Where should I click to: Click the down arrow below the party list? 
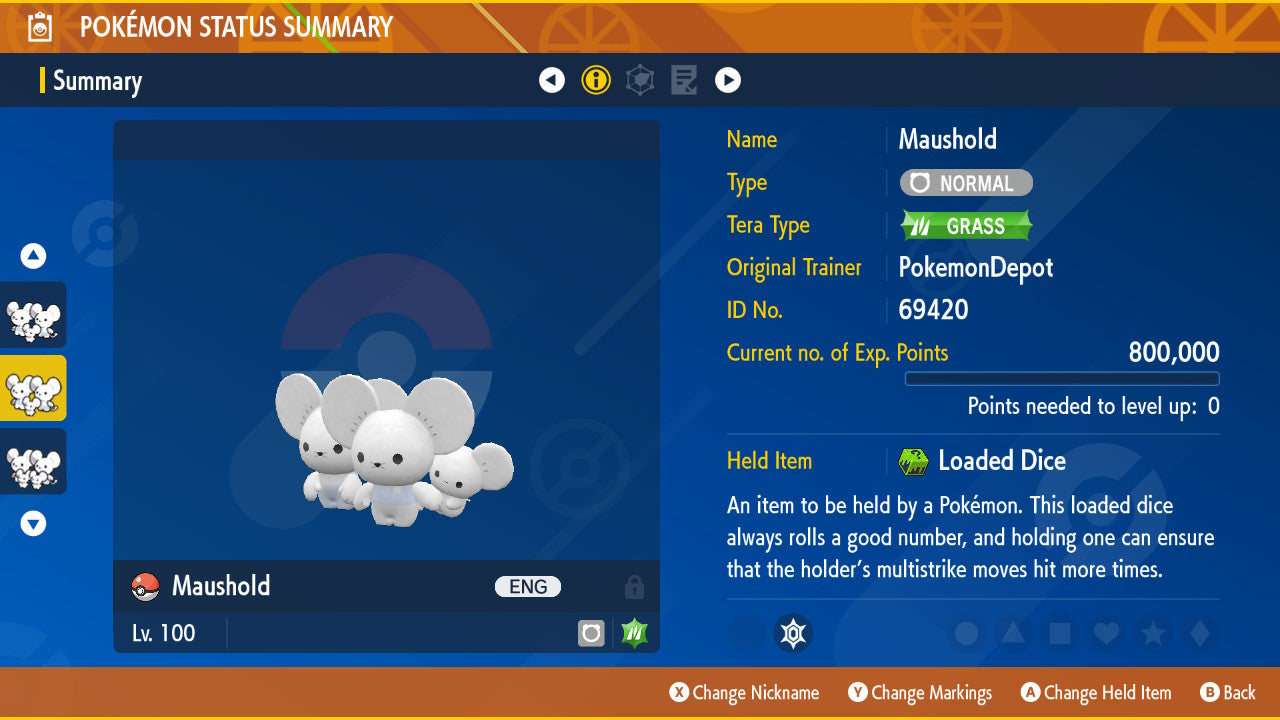tap(34, 523)
